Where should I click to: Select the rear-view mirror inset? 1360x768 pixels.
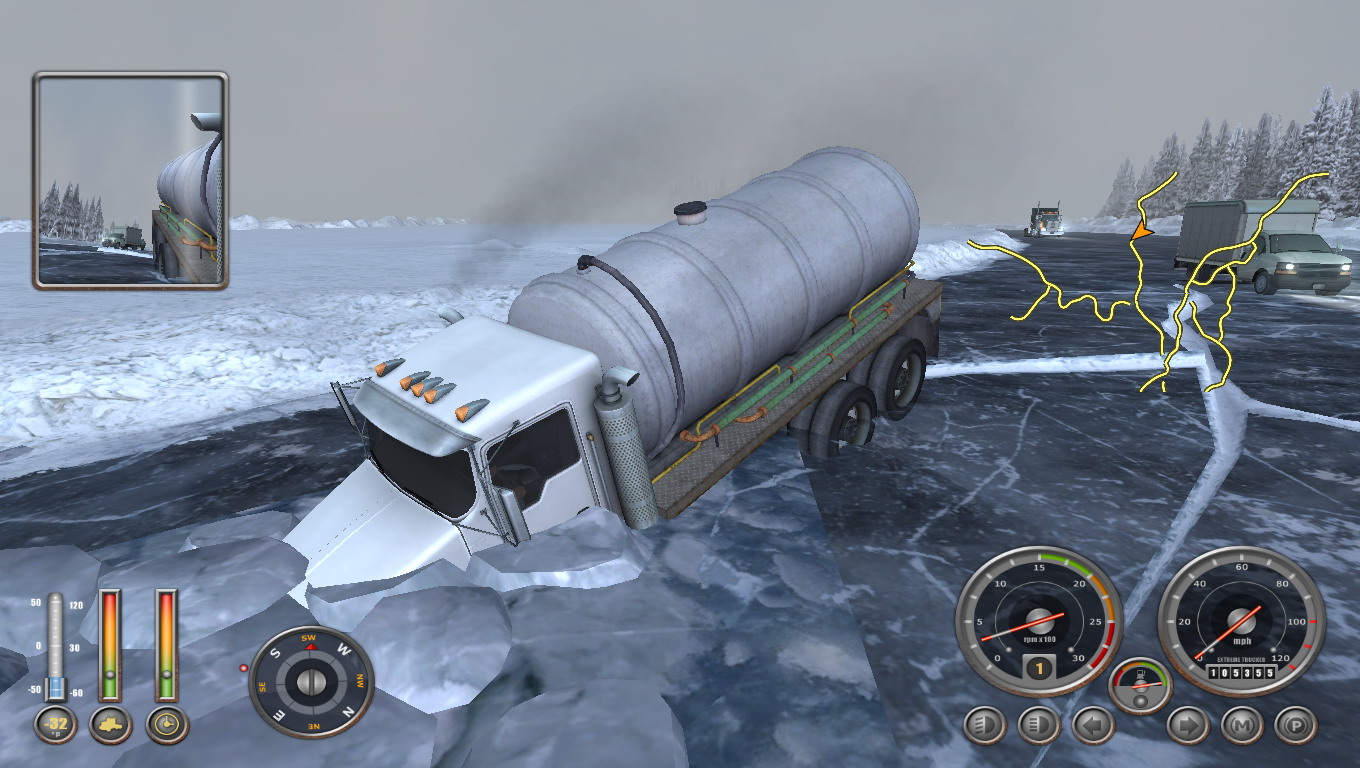point(131,181)
